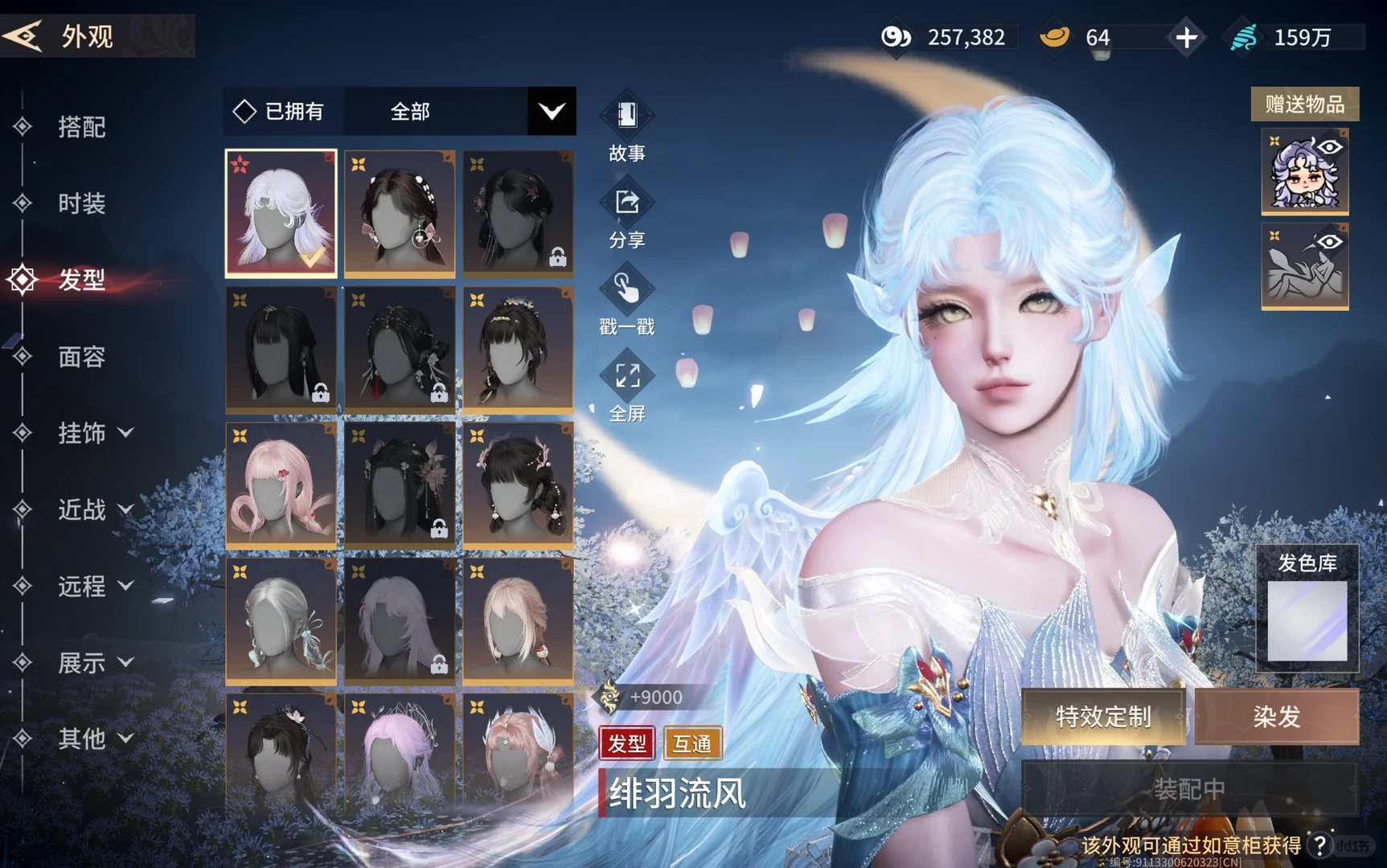Open the 故事 story panel icon
This screenshot has height=868, width=1387.
627,117
